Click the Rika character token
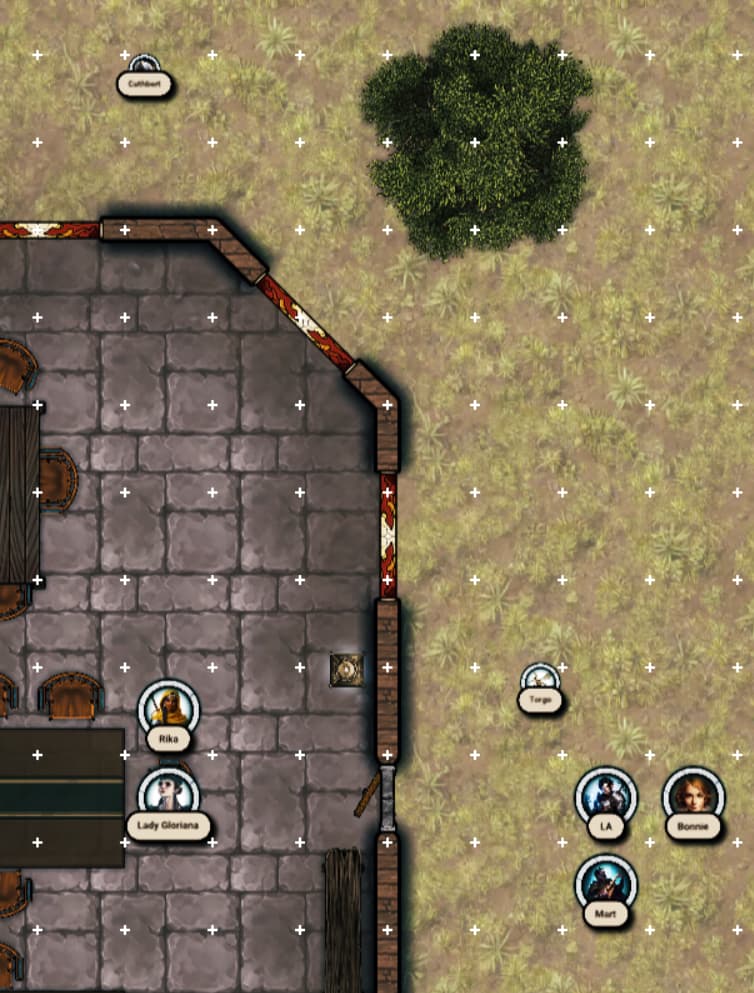This screenshot has width=754, height=993. pos(168,708)
